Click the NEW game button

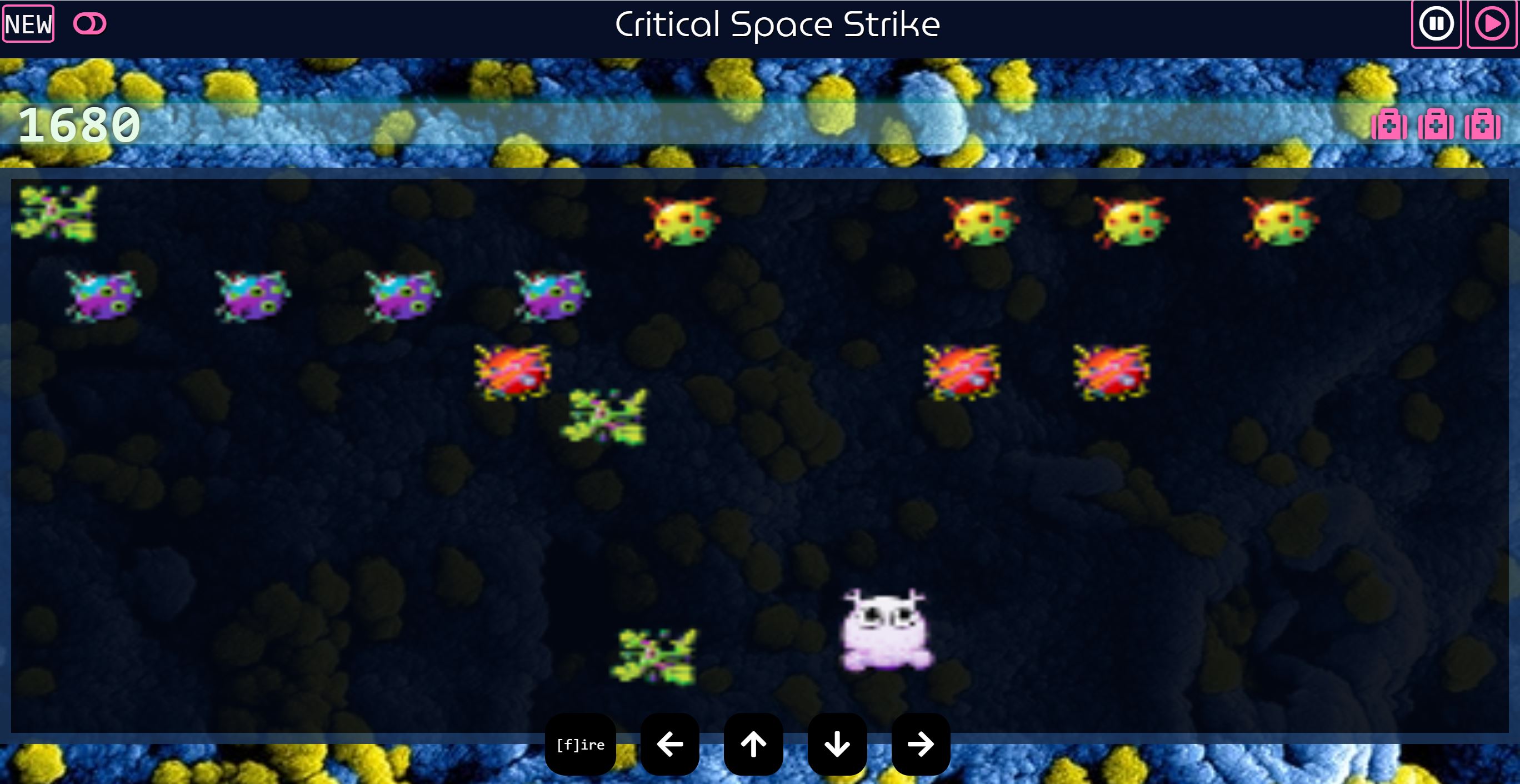(x=28, y=23)
